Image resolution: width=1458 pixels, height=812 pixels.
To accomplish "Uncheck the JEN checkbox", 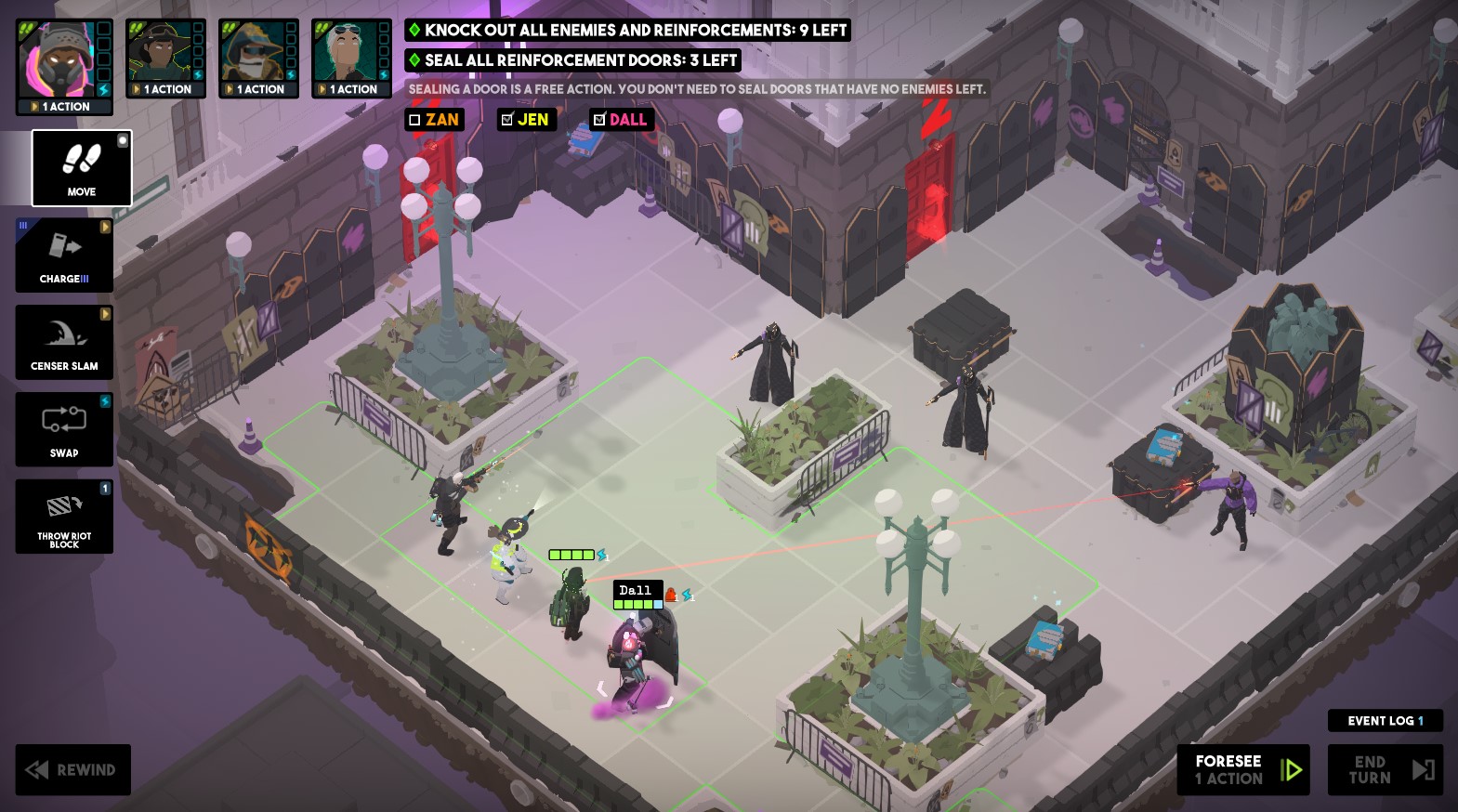I will click(506, 119).
